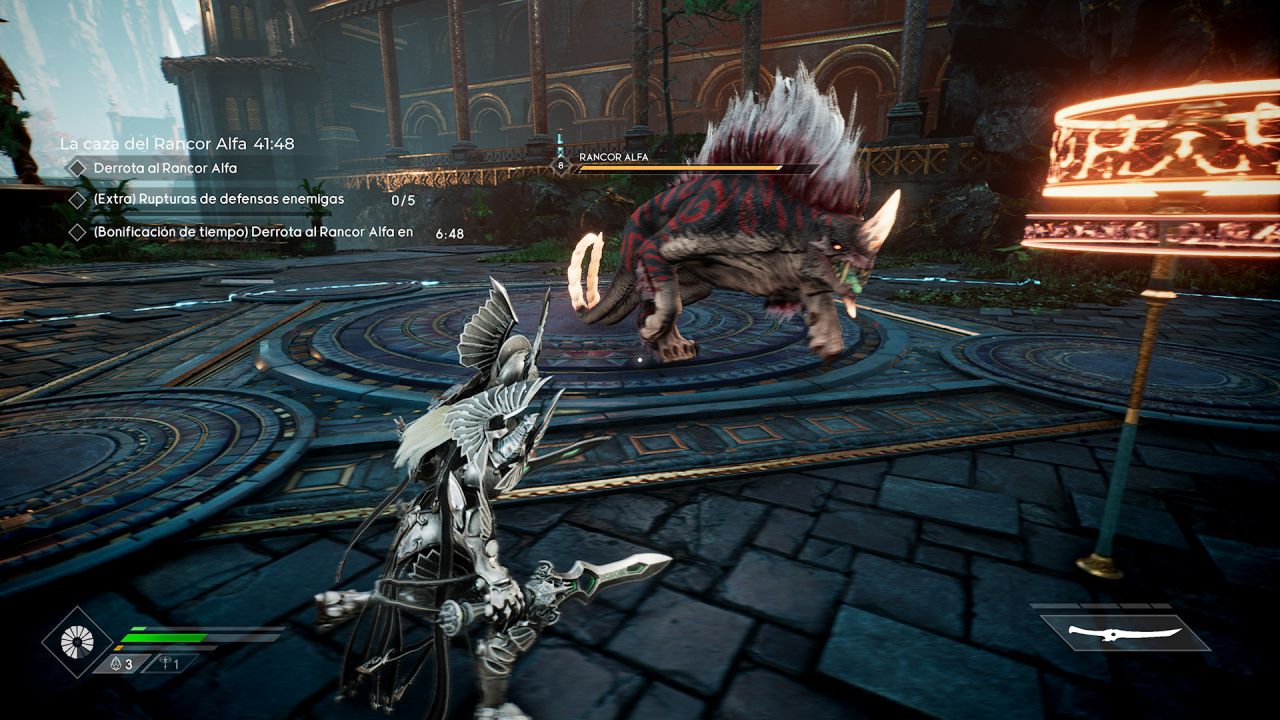Choose the "Bonificación de tiempo" objective row

[x=252, y=232]
